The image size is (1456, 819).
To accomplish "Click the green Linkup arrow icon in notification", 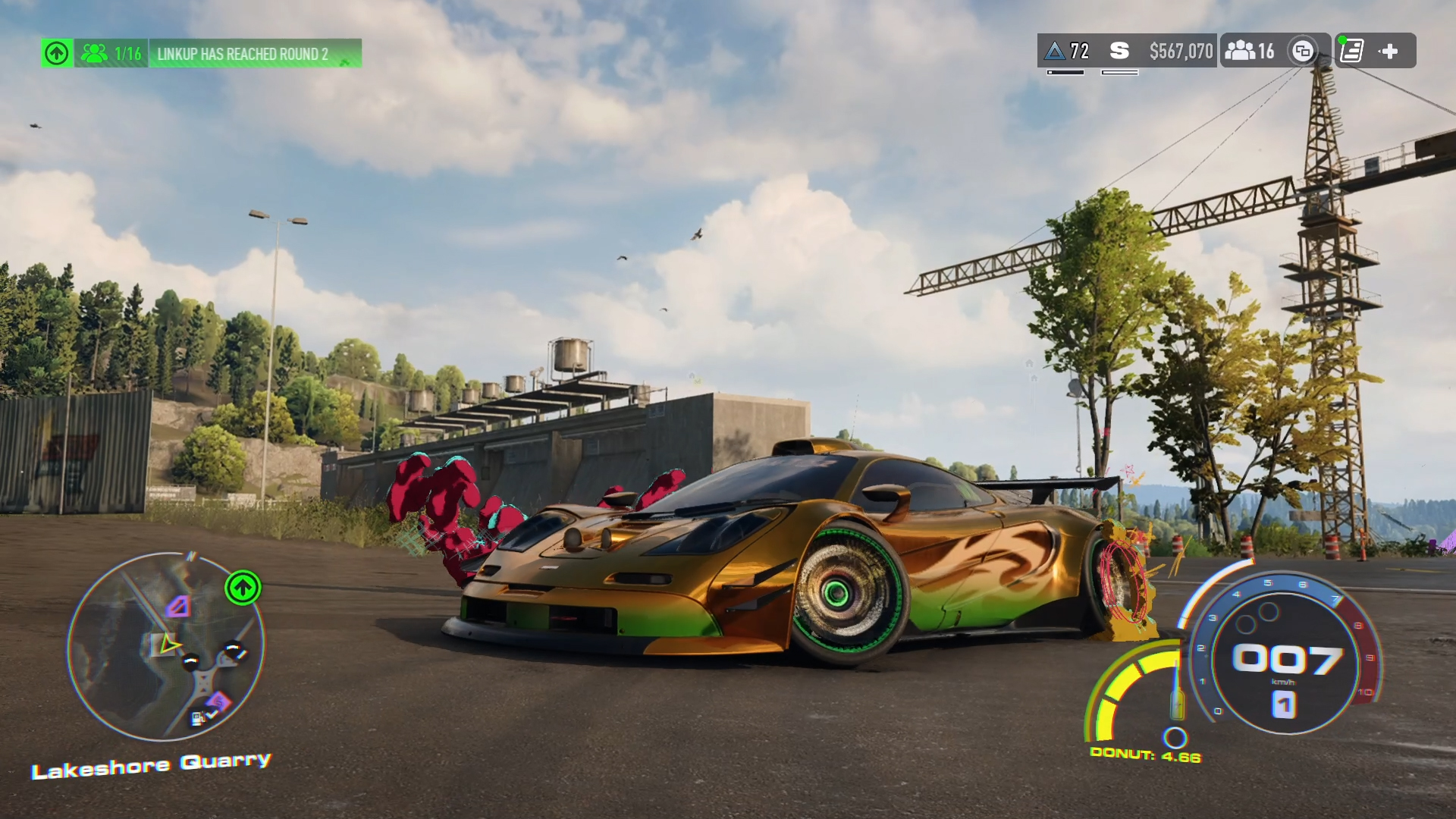I will pos(57,53).
